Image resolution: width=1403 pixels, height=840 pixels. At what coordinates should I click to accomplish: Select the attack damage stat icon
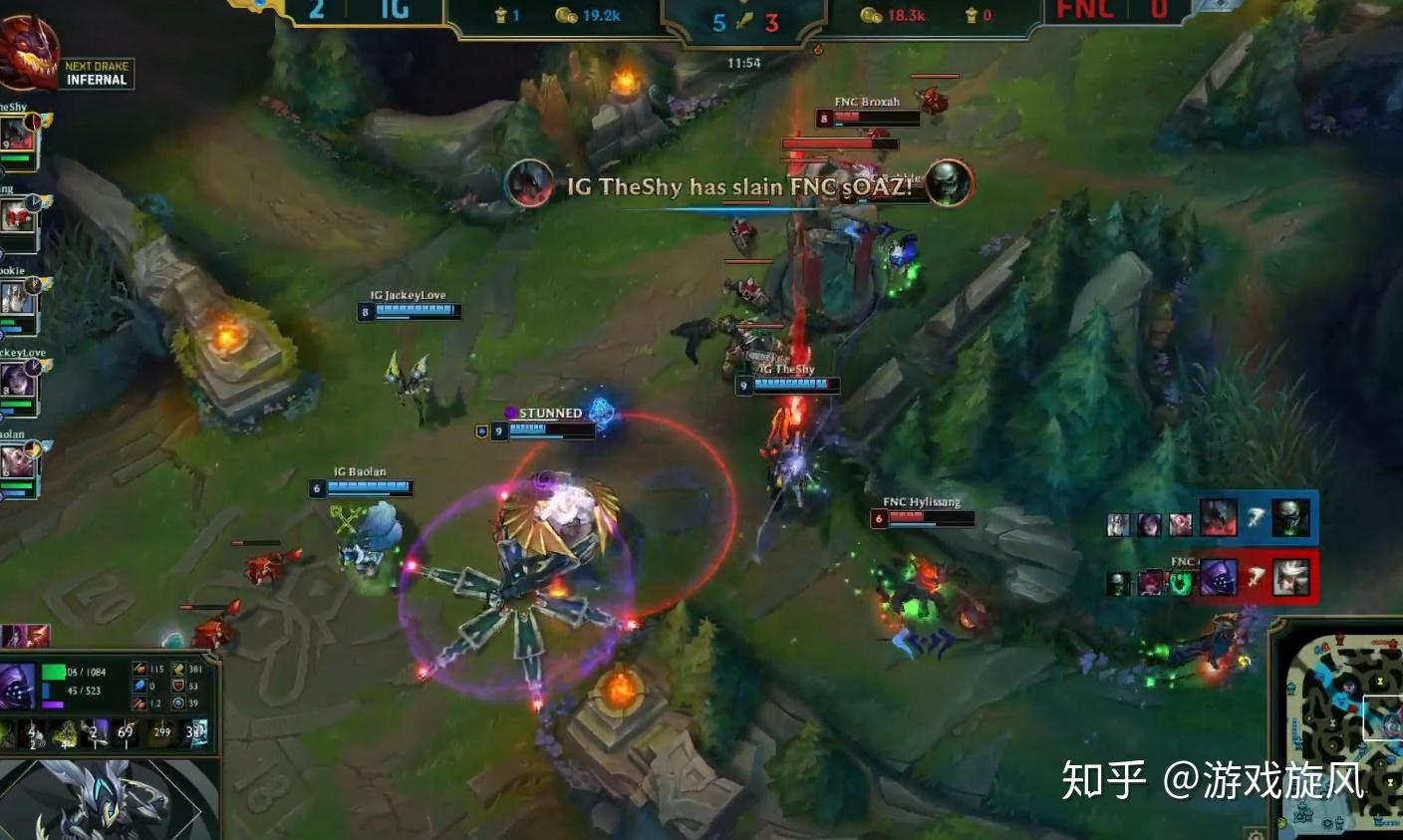(140, 669)
